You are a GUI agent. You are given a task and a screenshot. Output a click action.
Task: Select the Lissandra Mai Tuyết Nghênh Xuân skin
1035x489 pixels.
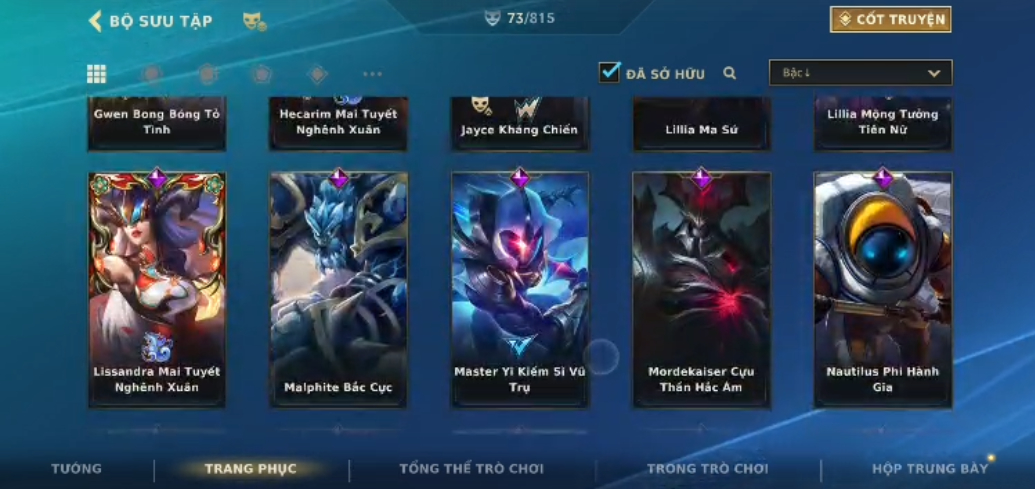tap(157, 289)
